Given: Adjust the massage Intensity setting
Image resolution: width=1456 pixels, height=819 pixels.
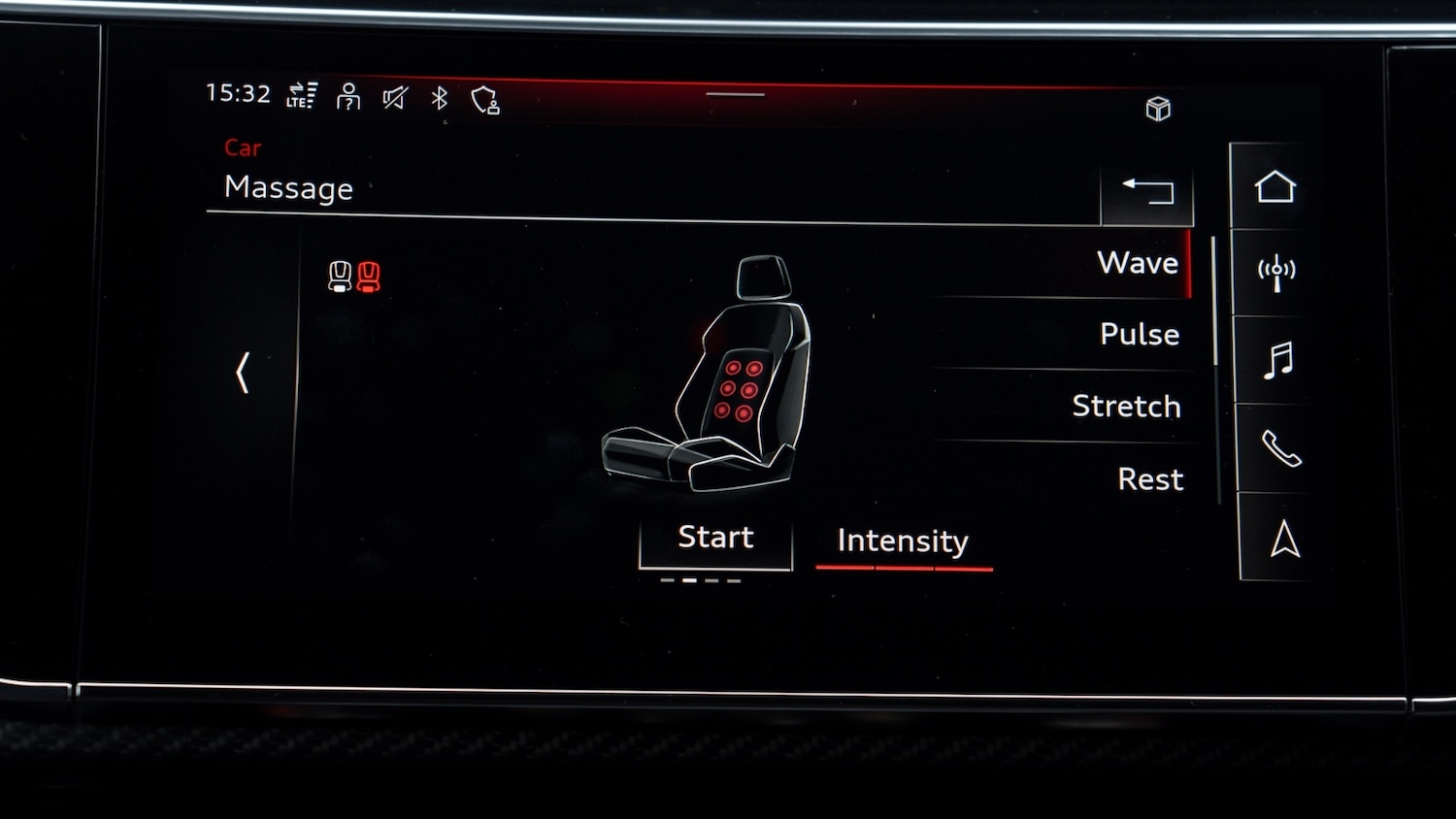Looking at the screenshot, I should [903, 541].
